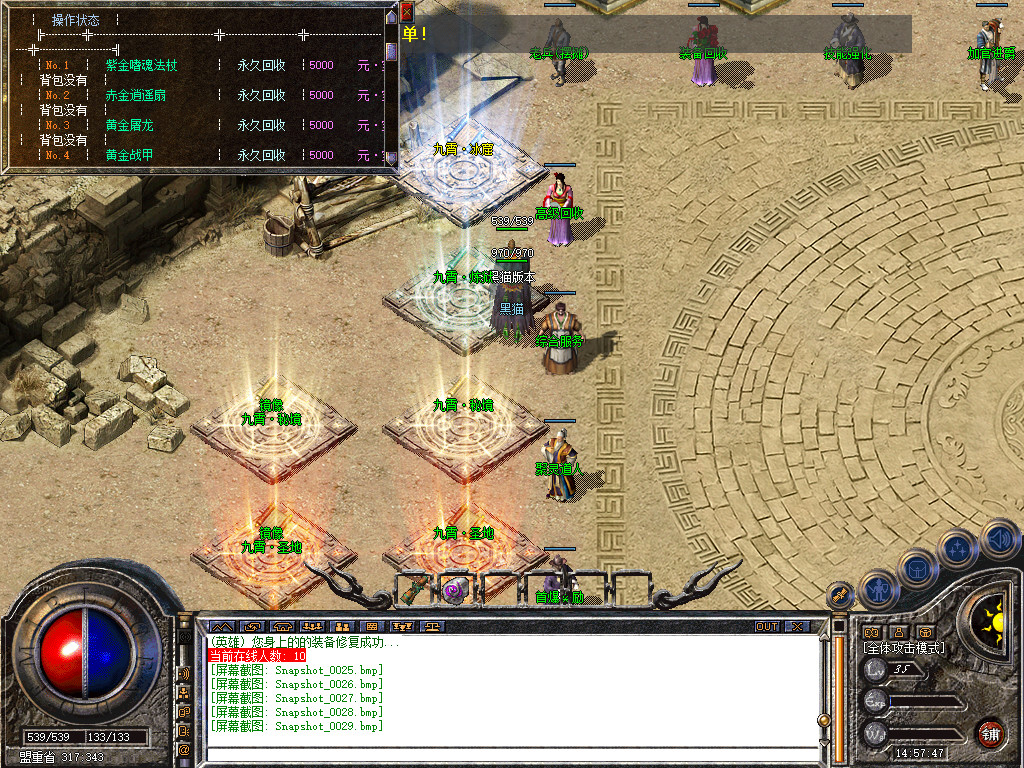Use the green potion belt slot
Viewport: 1024px width, 768px height.
coord(412,590)
